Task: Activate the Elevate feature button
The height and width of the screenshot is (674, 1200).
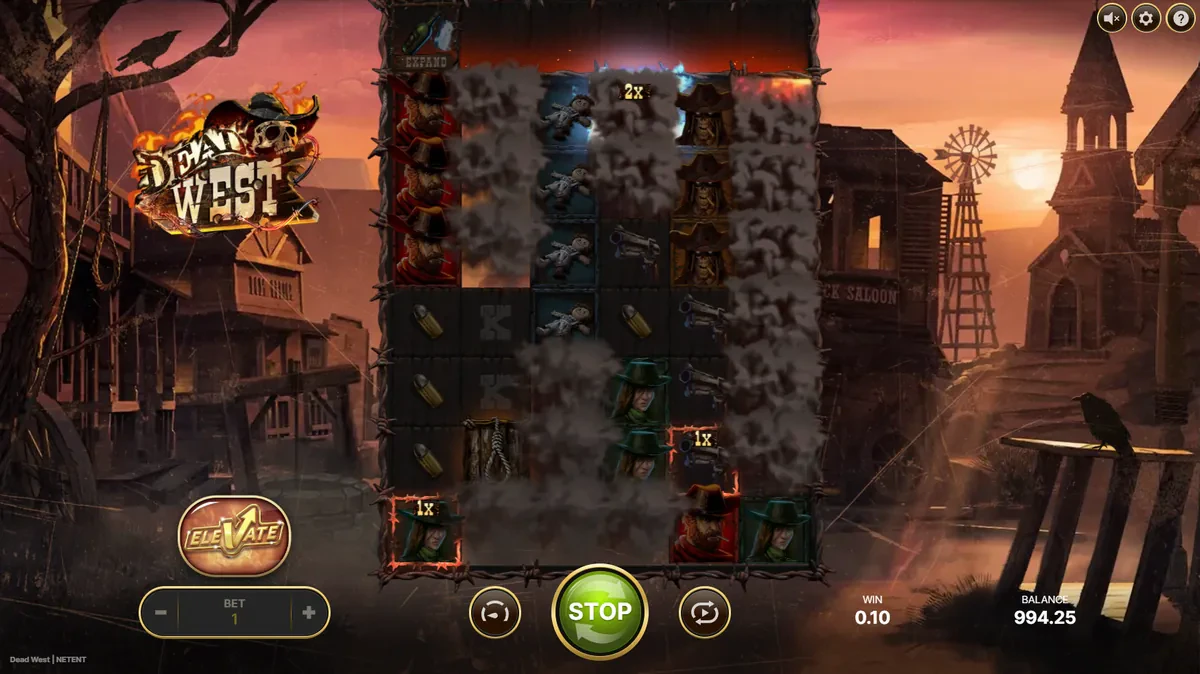Action: [234, 535]
